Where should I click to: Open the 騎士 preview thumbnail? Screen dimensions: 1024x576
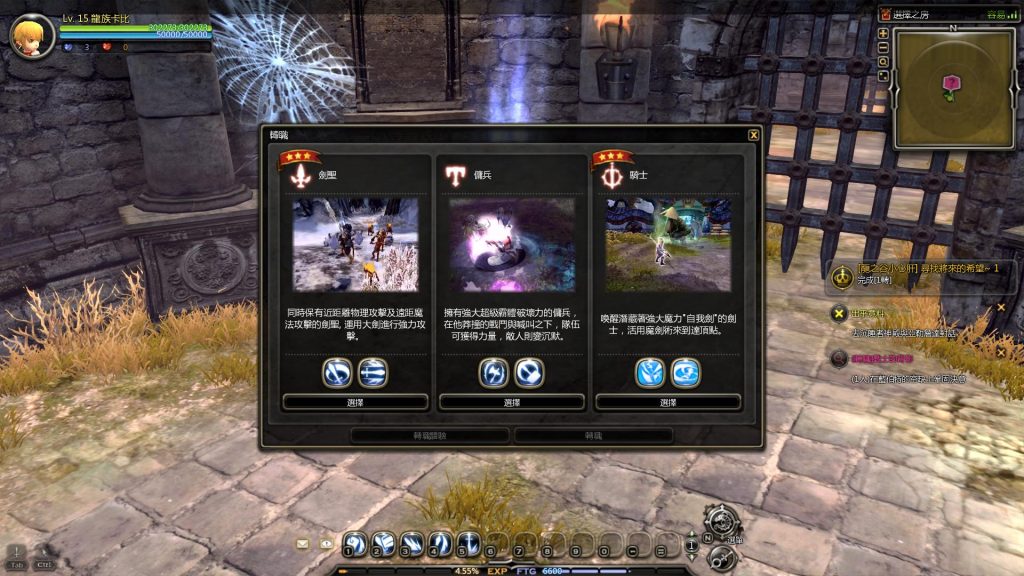click(x=667, y=245)
